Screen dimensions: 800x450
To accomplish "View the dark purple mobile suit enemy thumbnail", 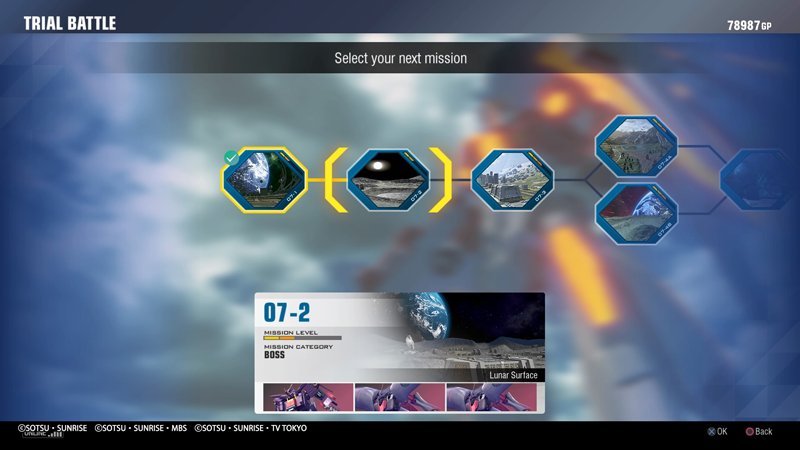I will pos(308,398).
